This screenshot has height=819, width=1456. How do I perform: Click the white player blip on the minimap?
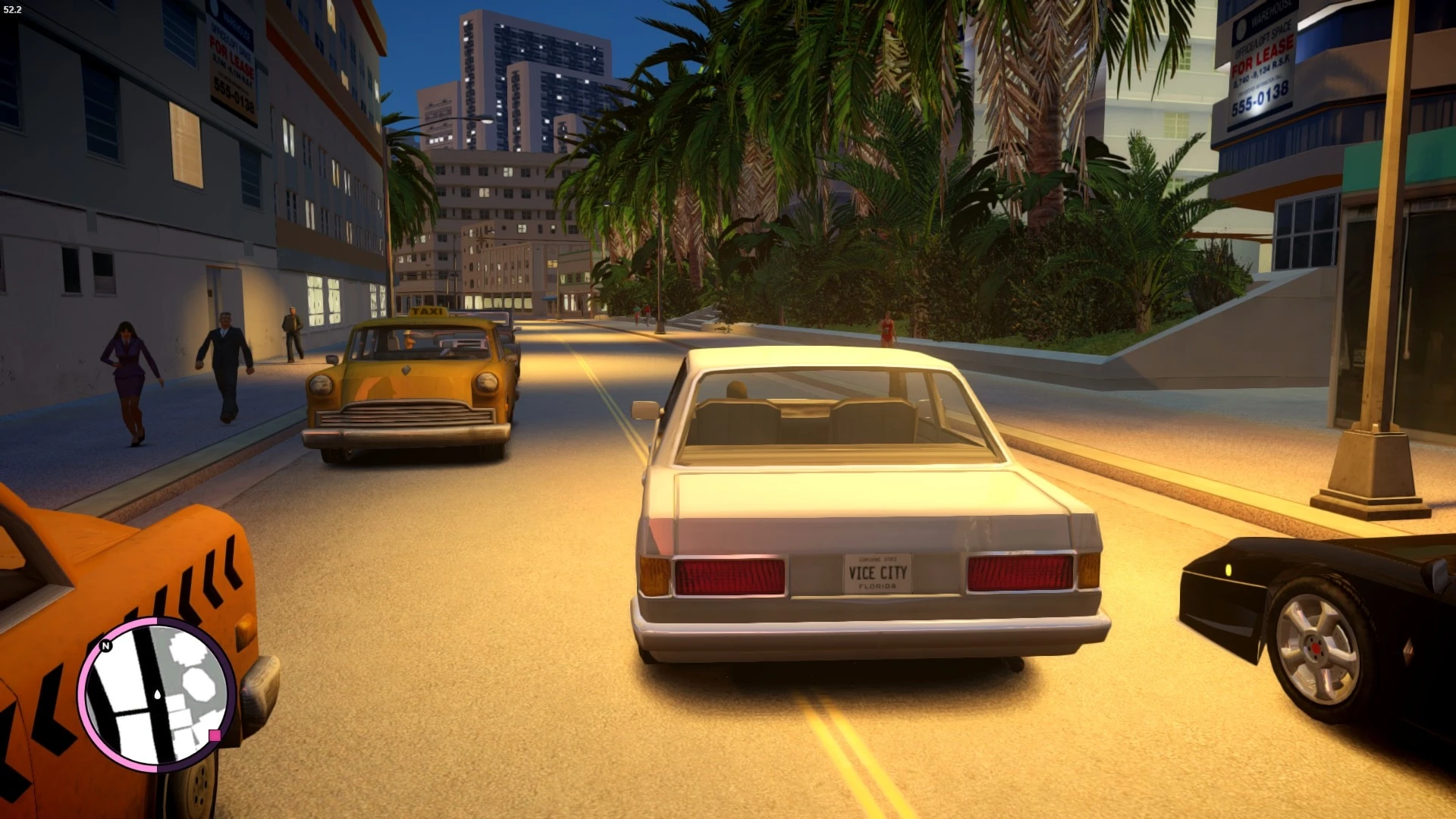[x=158, y=695]
